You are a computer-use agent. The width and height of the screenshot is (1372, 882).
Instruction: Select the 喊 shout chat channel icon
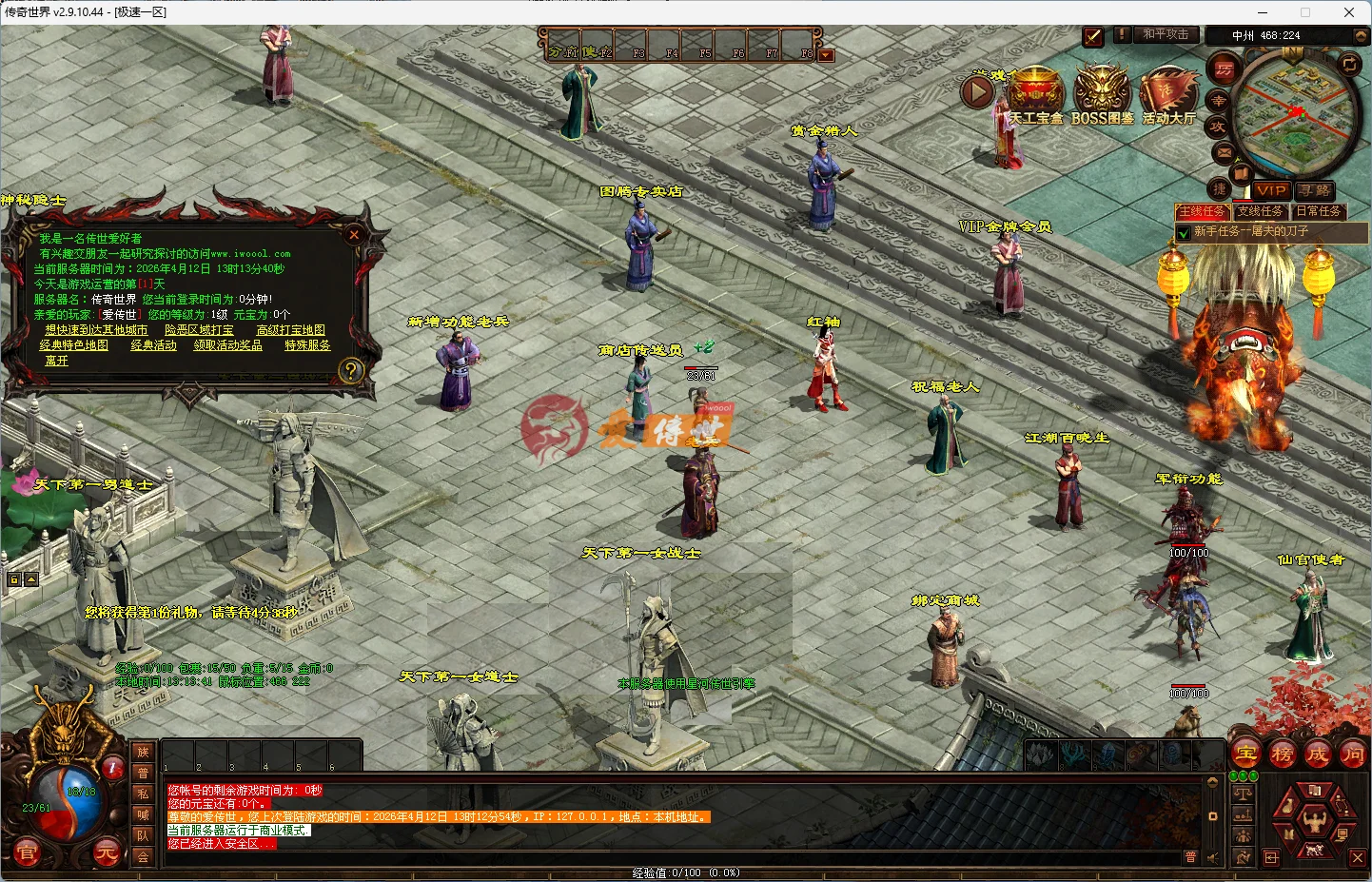pyautogui.click(x=143, y=813)
